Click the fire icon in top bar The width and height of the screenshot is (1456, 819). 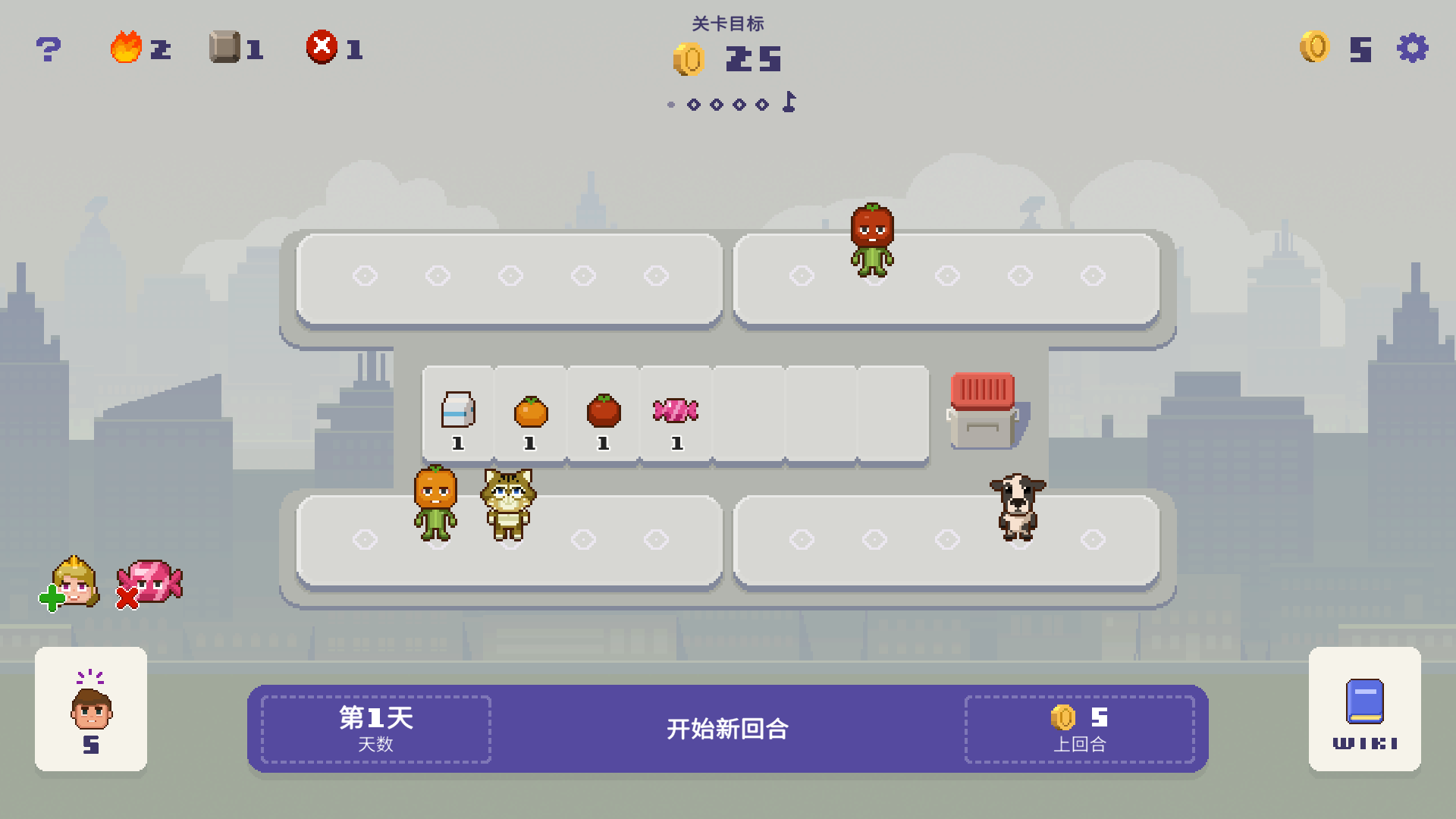[x=127, y=48]
